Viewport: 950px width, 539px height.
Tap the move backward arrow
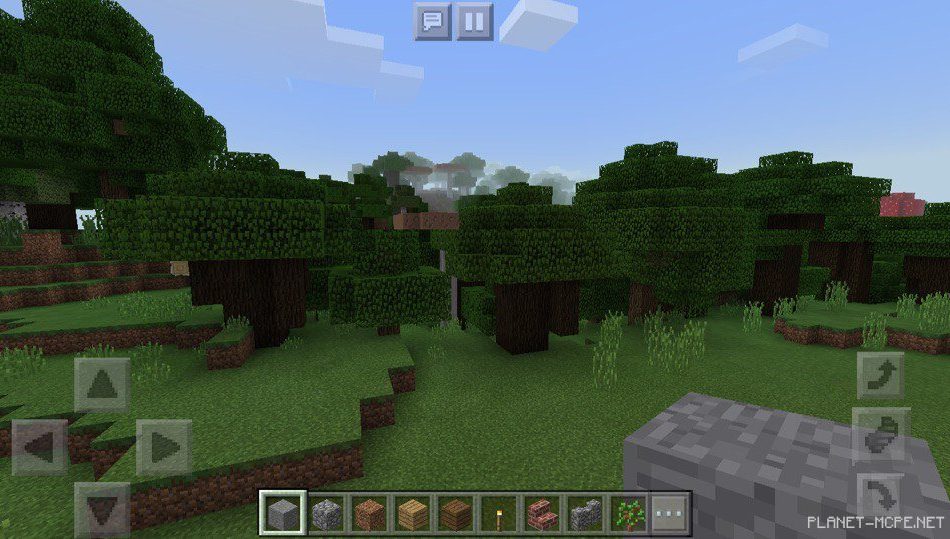[102, 509]
